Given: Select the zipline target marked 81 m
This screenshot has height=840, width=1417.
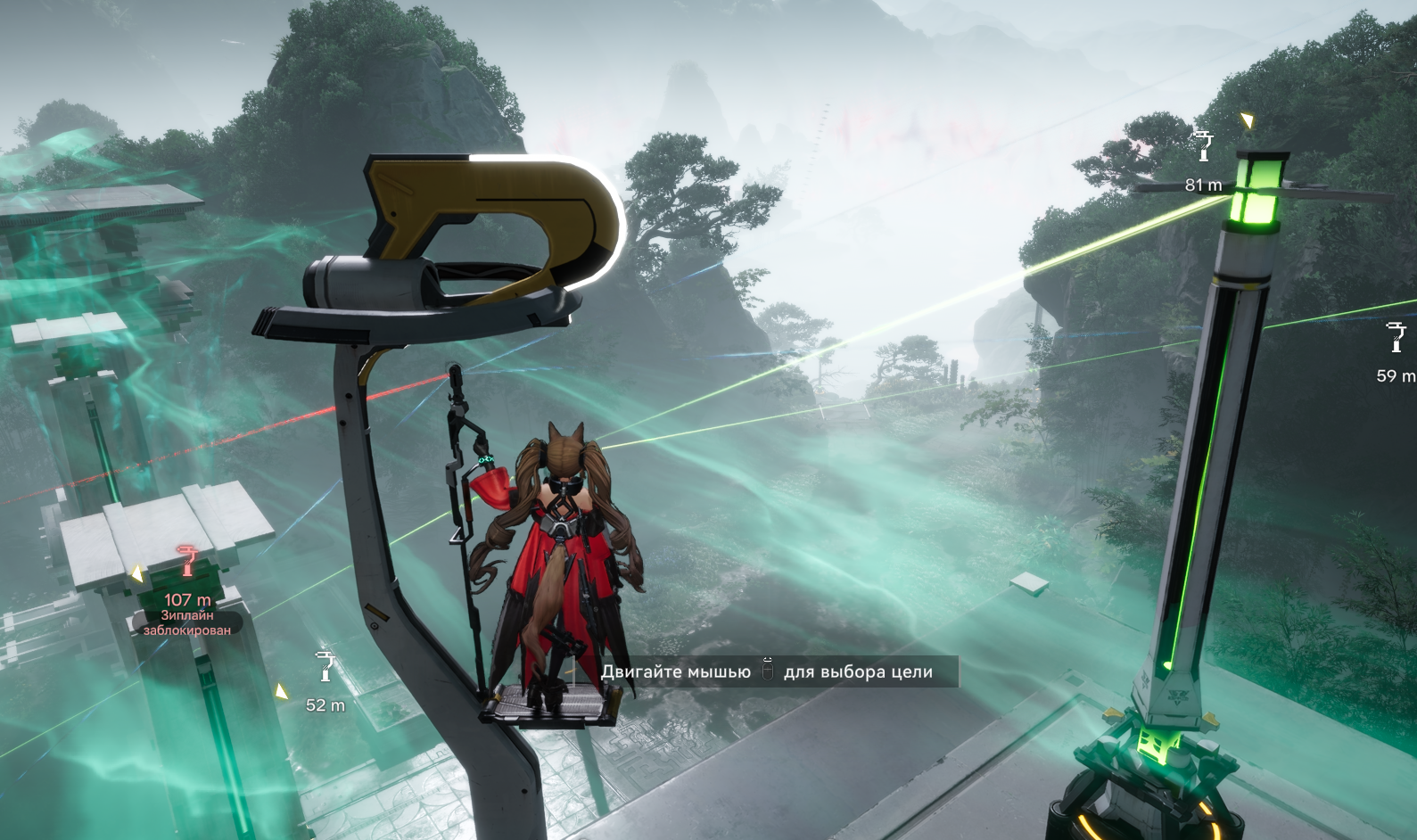Looking at the screenshot, I should (1204, 145).
